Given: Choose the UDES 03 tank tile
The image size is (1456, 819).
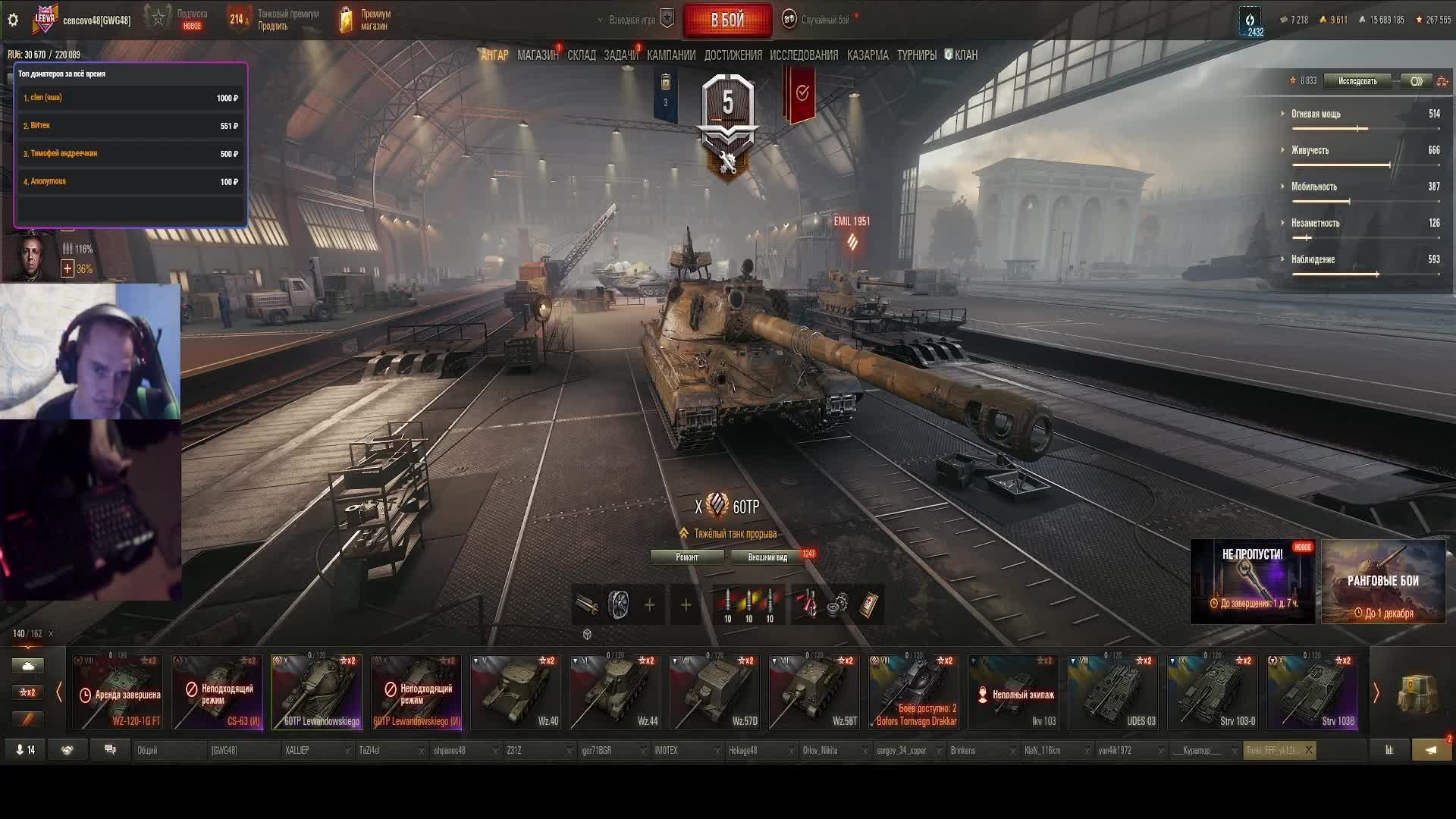Looking at the screenshot, I should click(x=1112, y=692).
